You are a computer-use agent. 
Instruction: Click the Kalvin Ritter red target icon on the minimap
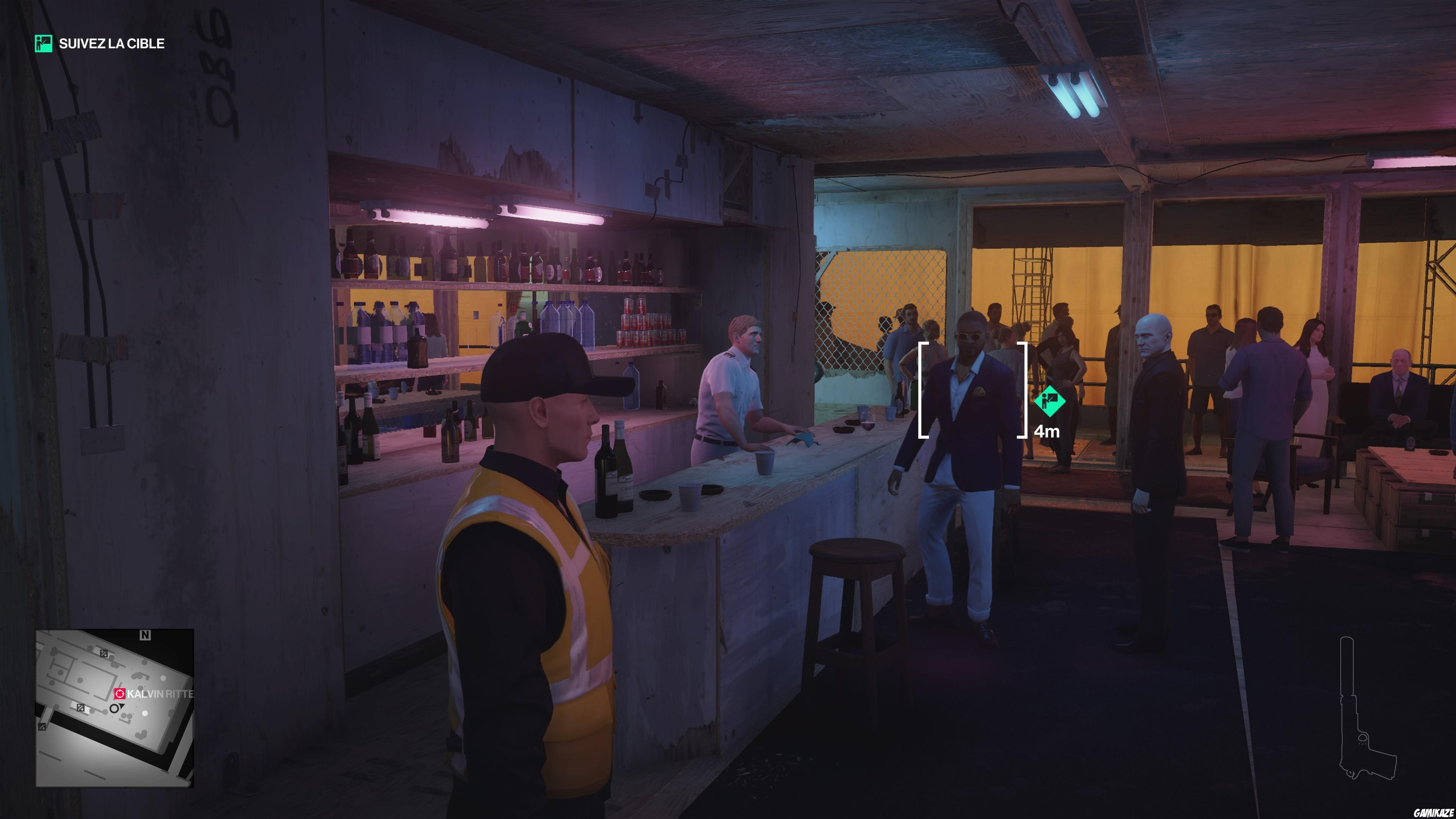[121, 694]
